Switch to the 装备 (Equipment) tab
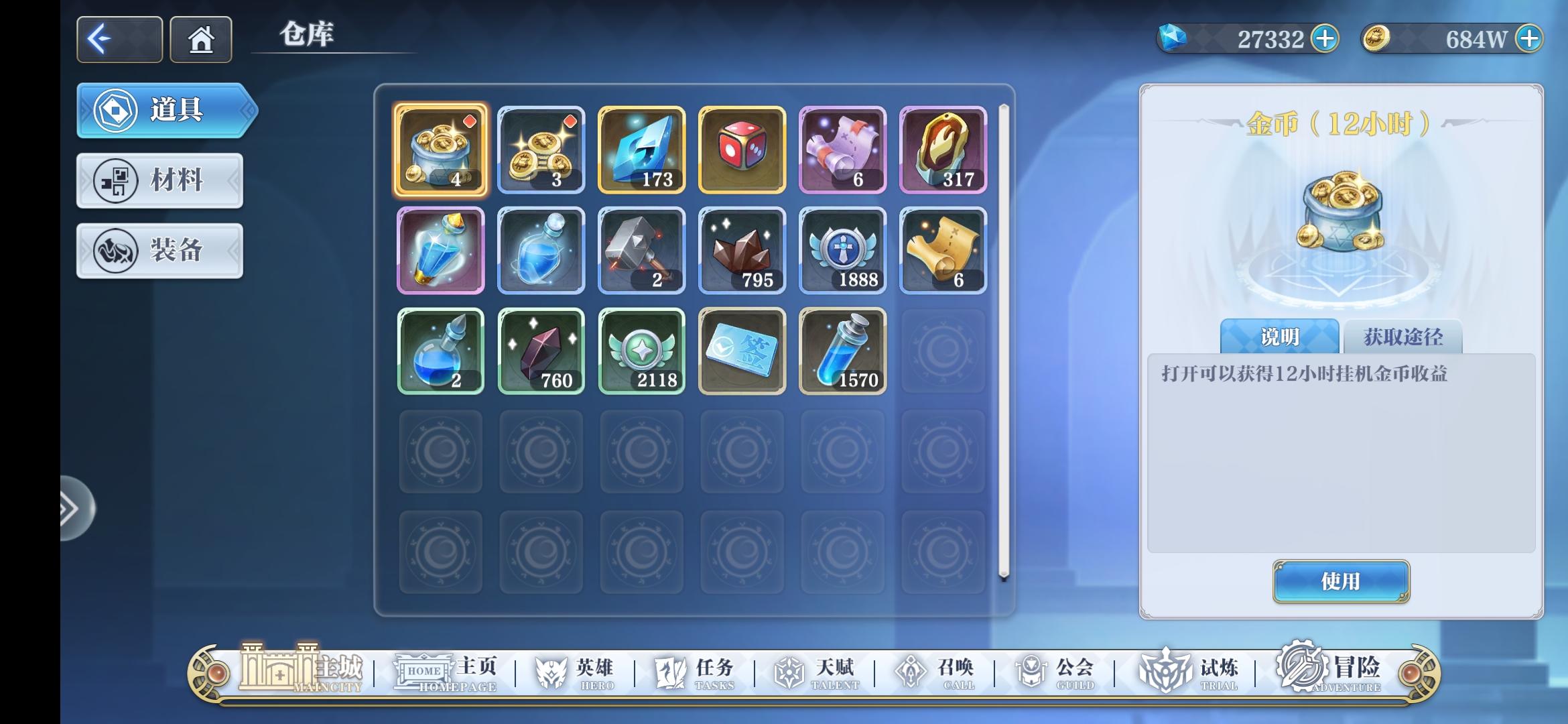The image size is (1568, 724). point(159,250)
